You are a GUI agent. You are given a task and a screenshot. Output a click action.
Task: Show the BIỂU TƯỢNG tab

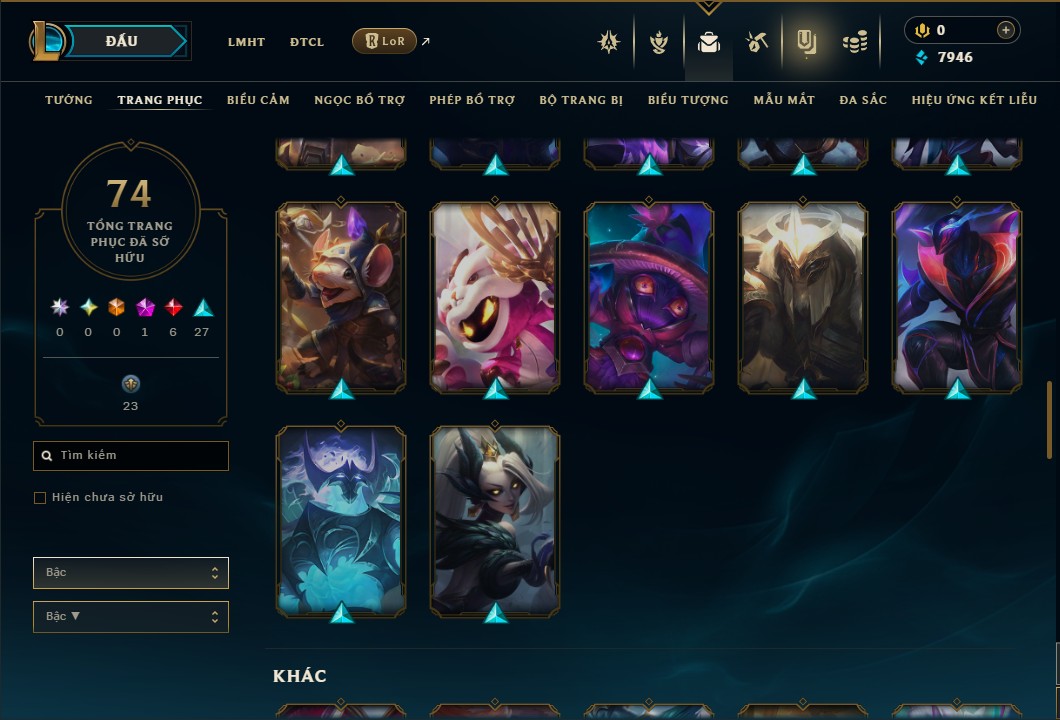tap(688, 100)
